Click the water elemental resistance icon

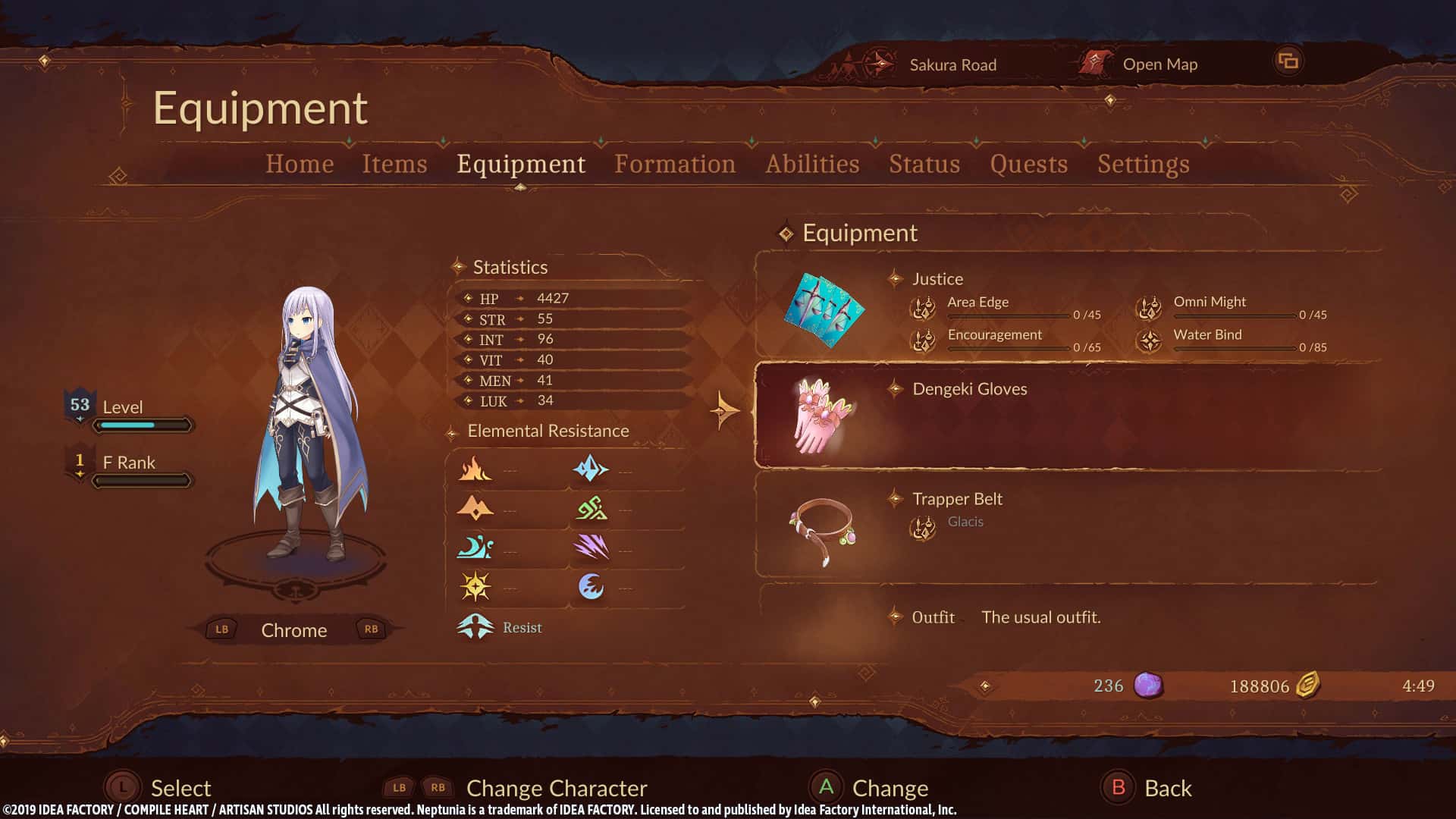(476, 547)
